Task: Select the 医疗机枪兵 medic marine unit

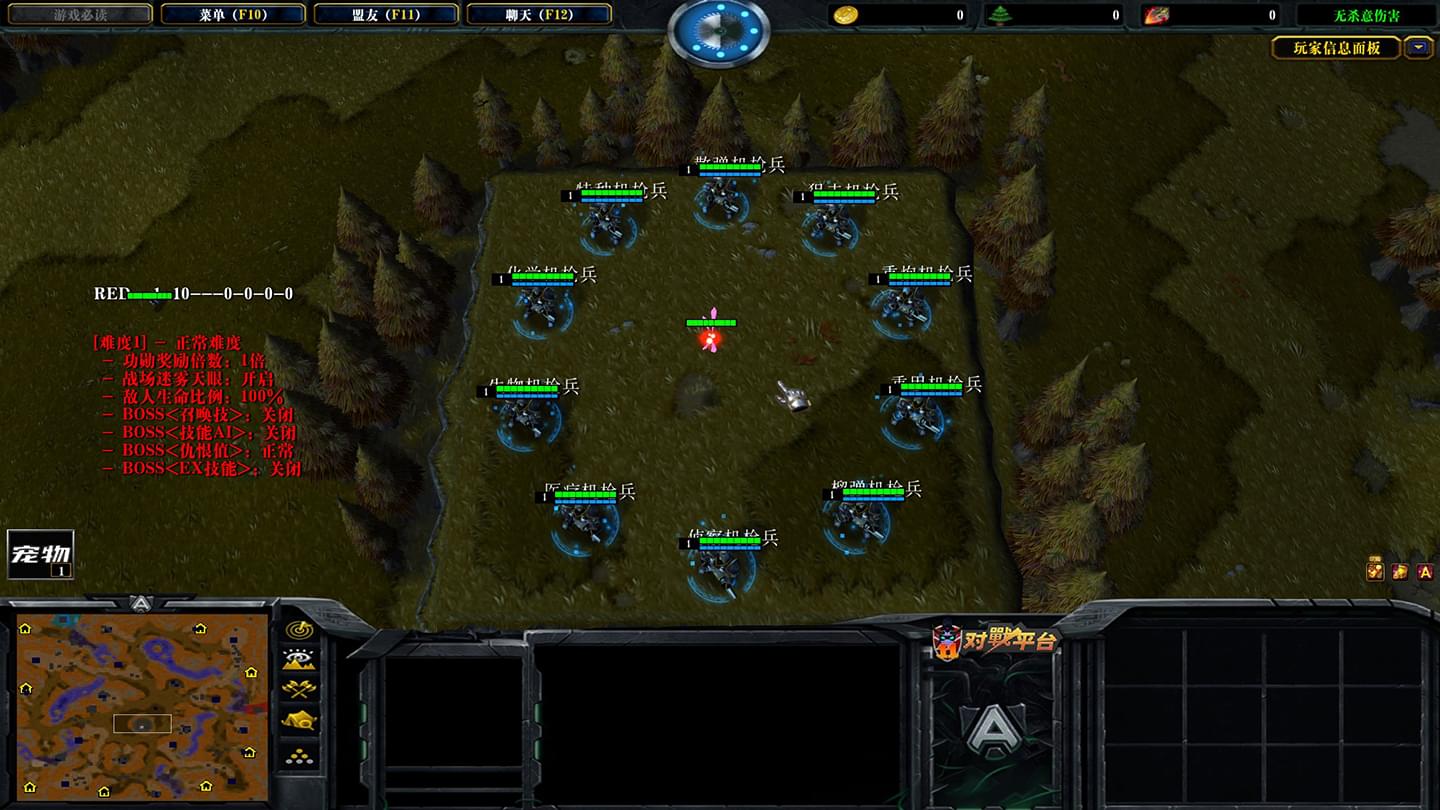Action: click(584, 520)
